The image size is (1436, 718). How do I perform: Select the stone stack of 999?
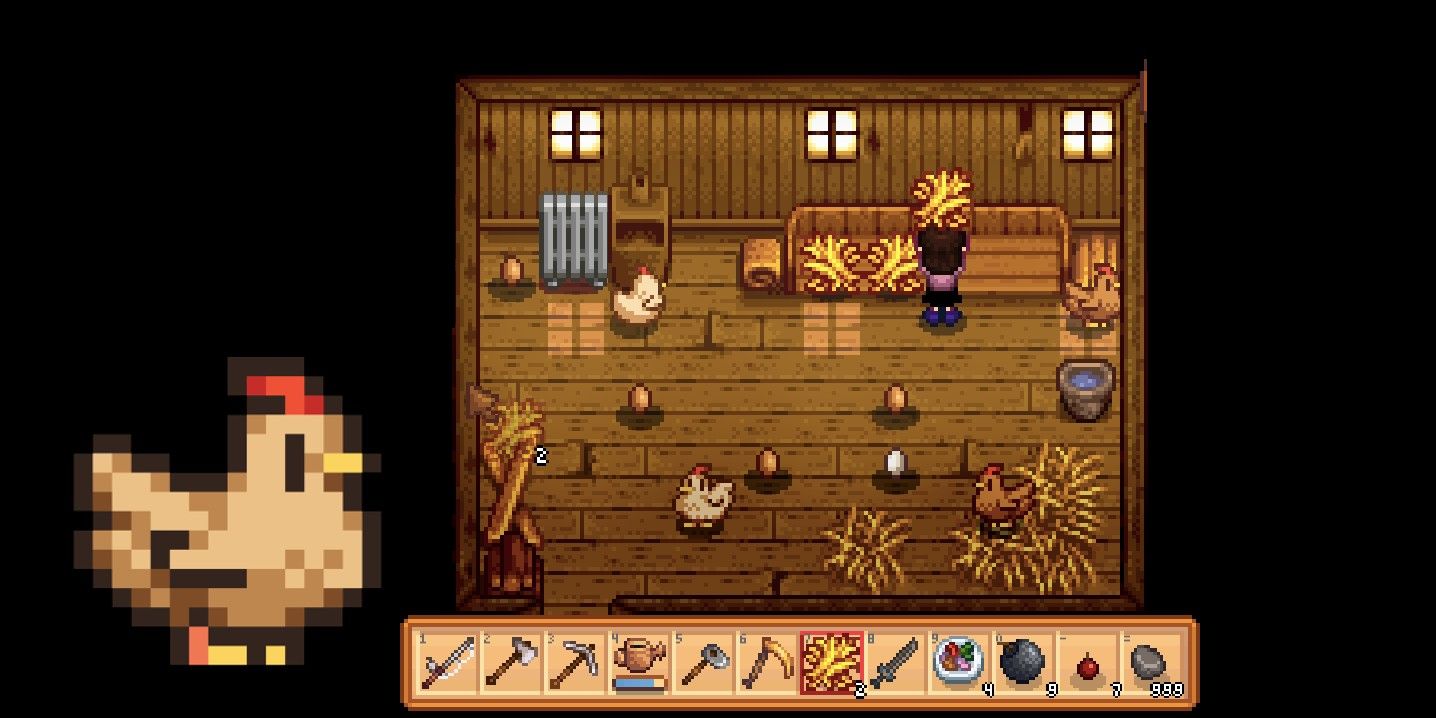click(x=1150, y=662)
